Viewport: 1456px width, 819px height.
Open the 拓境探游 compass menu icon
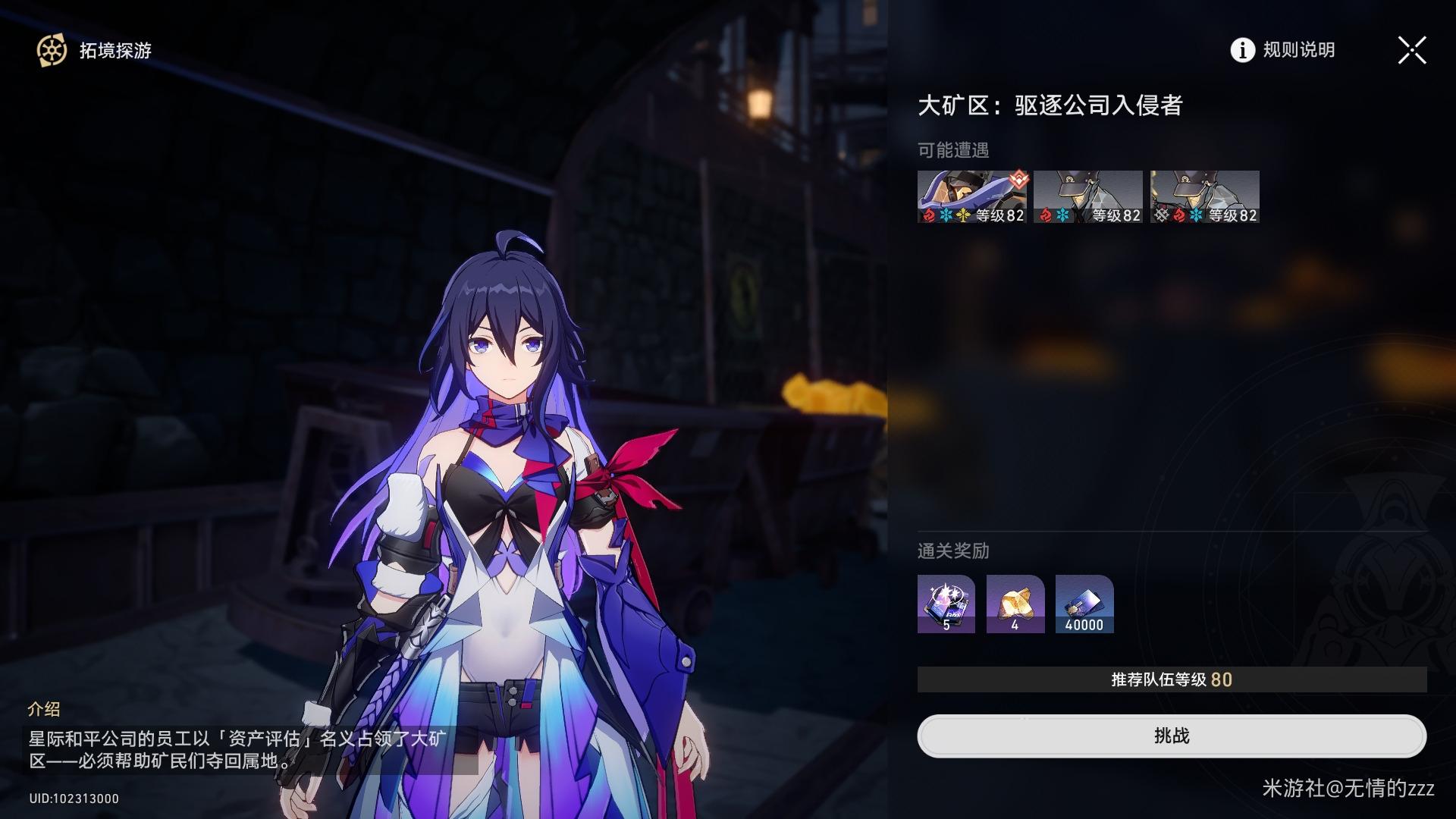tap(50, 51)
